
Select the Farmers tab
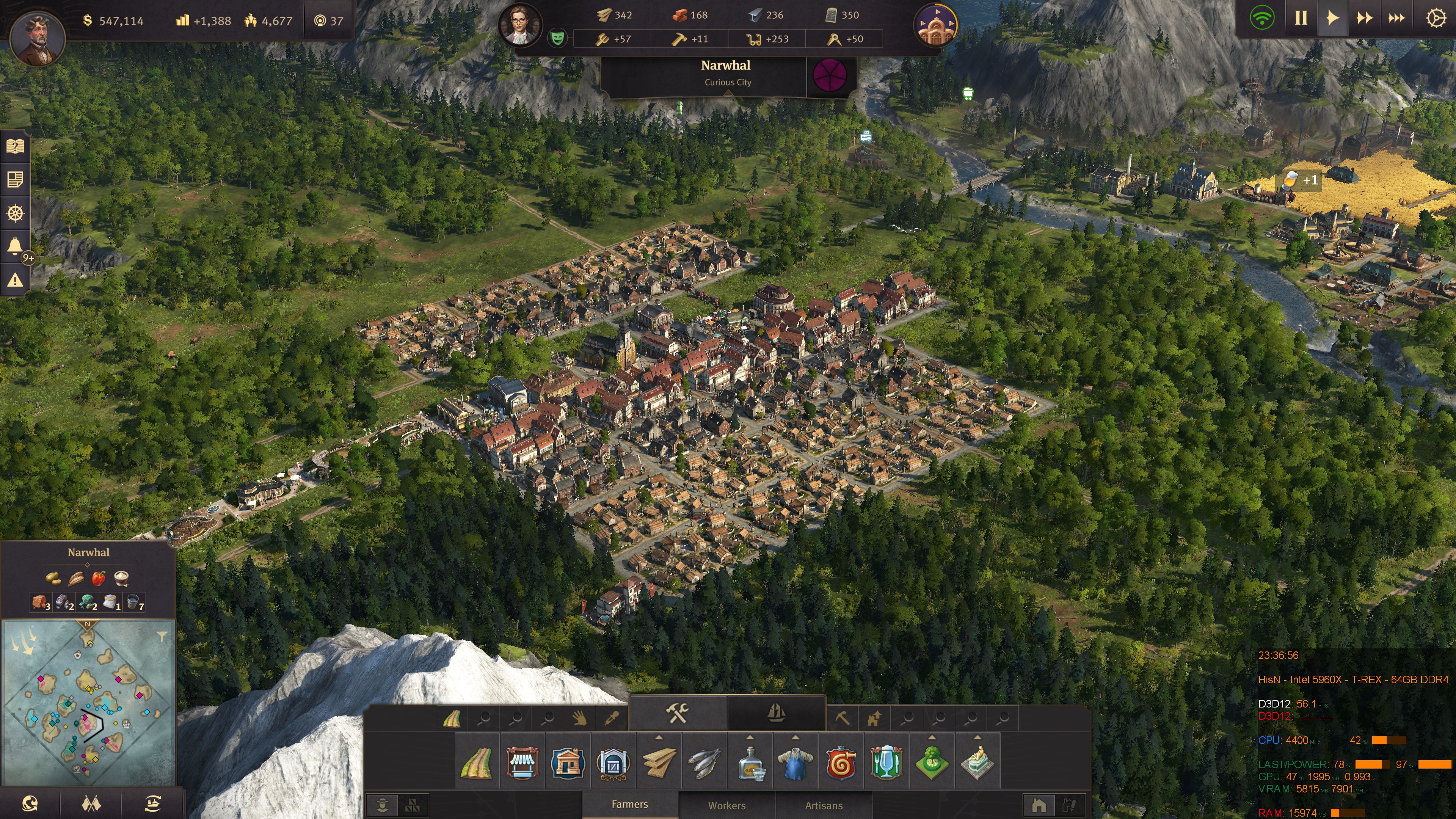pos(630,804)
